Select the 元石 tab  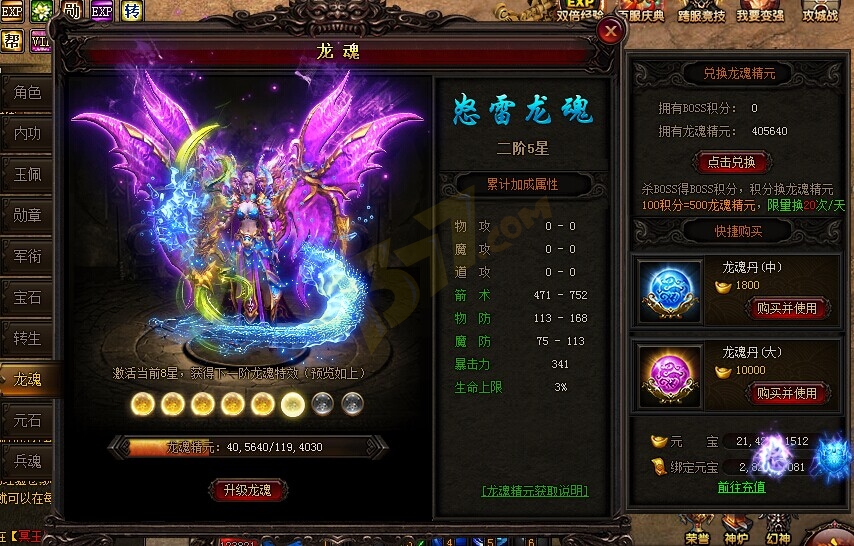tap(28, 420)
